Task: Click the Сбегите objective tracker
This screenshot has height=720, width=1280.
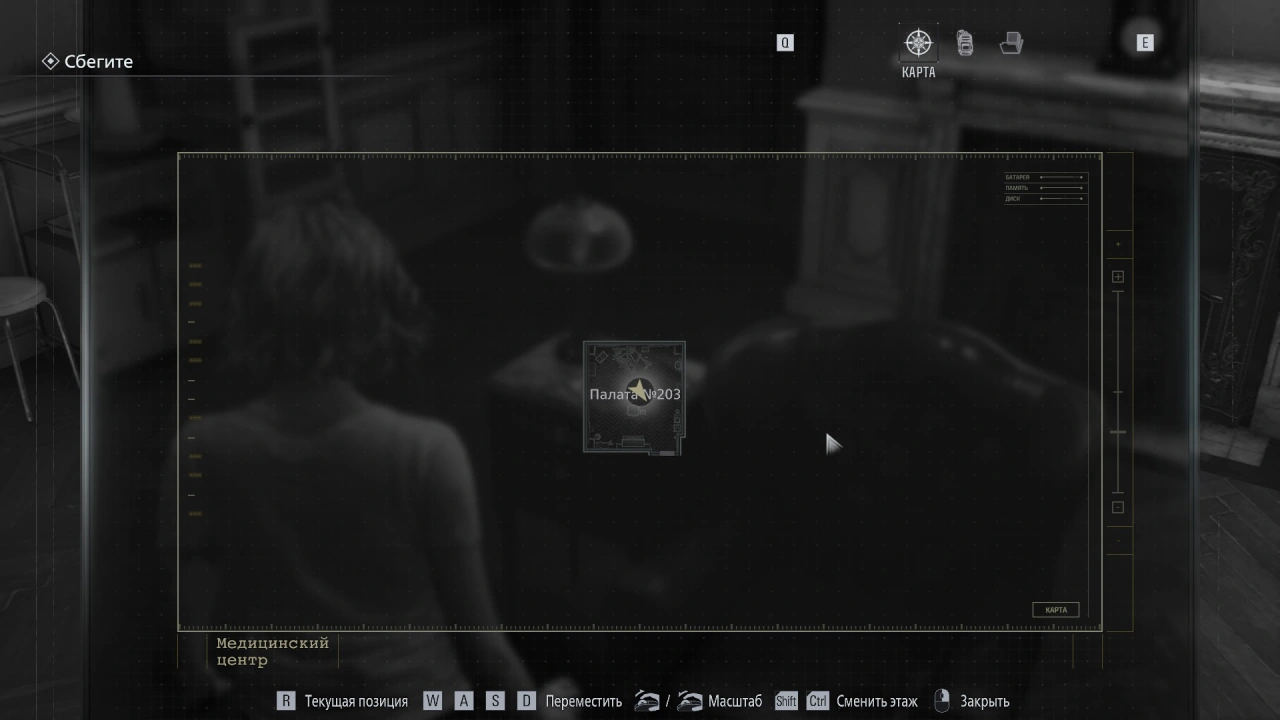Action: (x=88, y=62)
